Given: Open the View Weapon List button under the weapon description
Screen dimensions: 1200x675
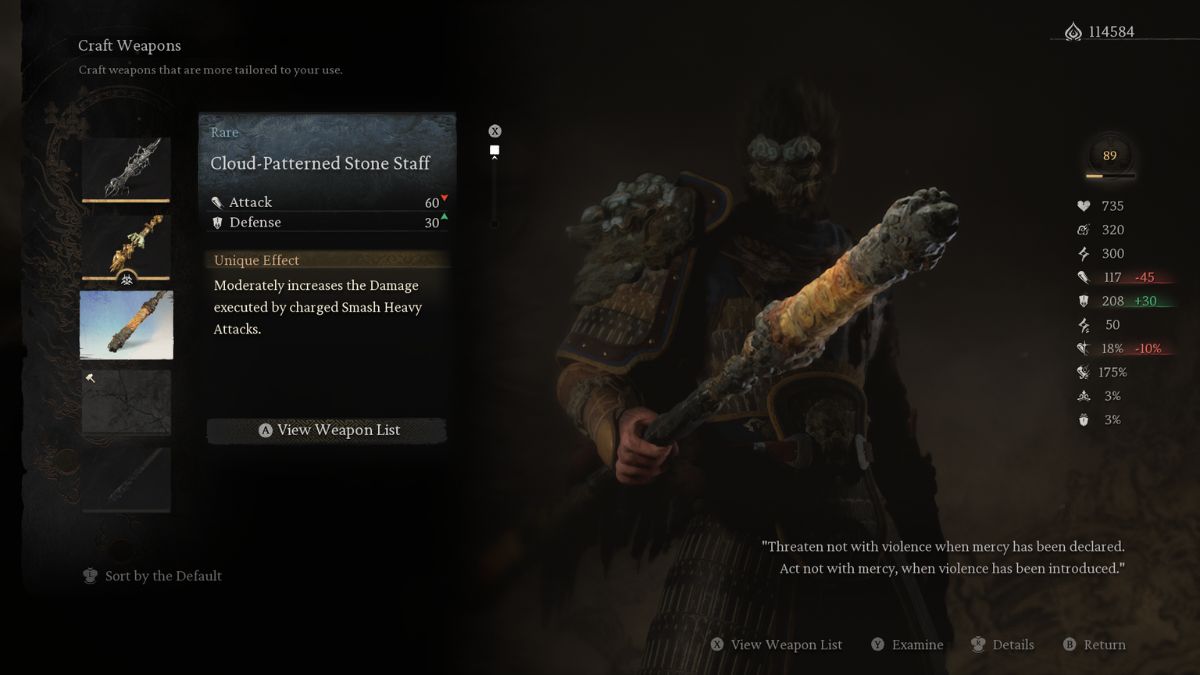Looking at the screenshot, I should coord(327,430).
